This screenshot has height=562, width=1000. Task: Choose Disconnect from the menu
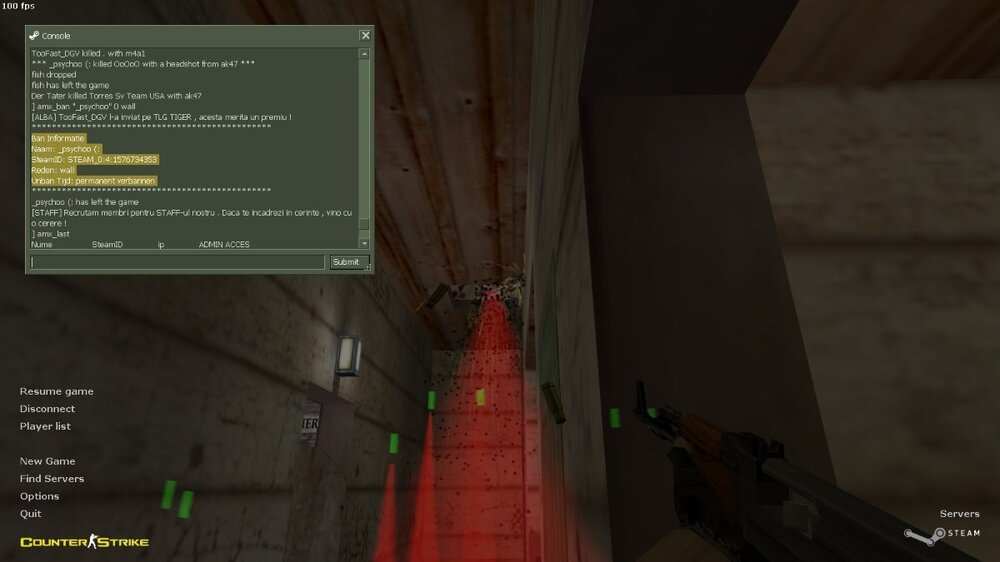(47, 409)
